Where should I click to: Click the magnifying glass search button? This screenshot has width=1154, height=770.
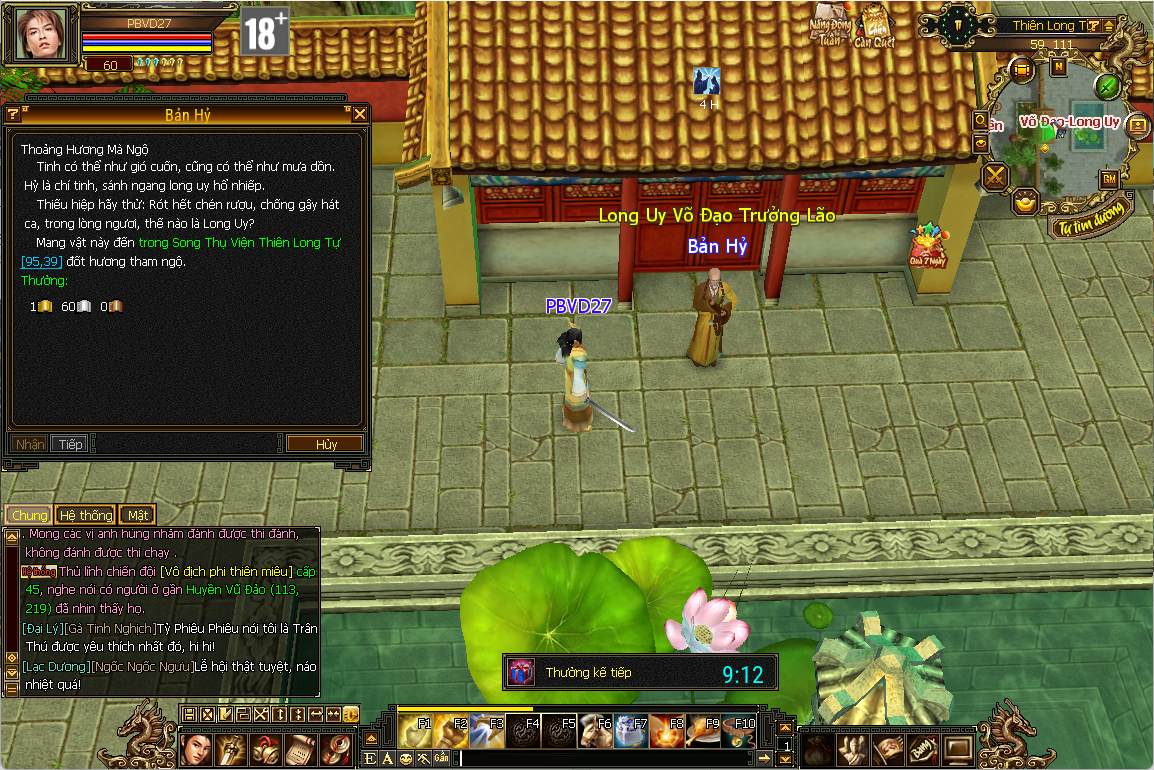tap(981, 120)
